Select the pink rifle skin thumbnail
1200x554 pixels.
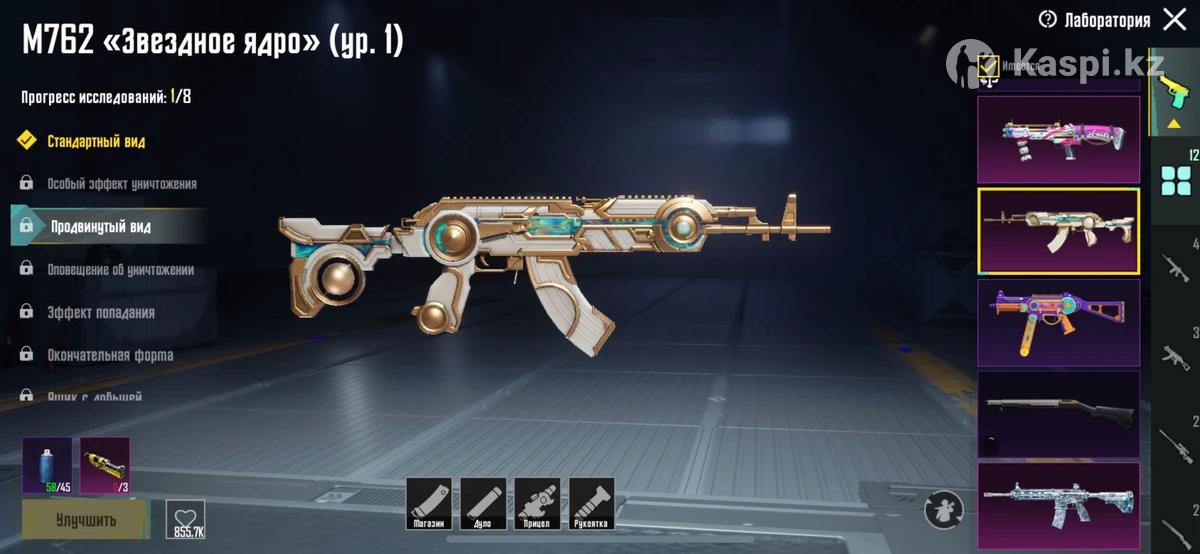click(1058, 139)
